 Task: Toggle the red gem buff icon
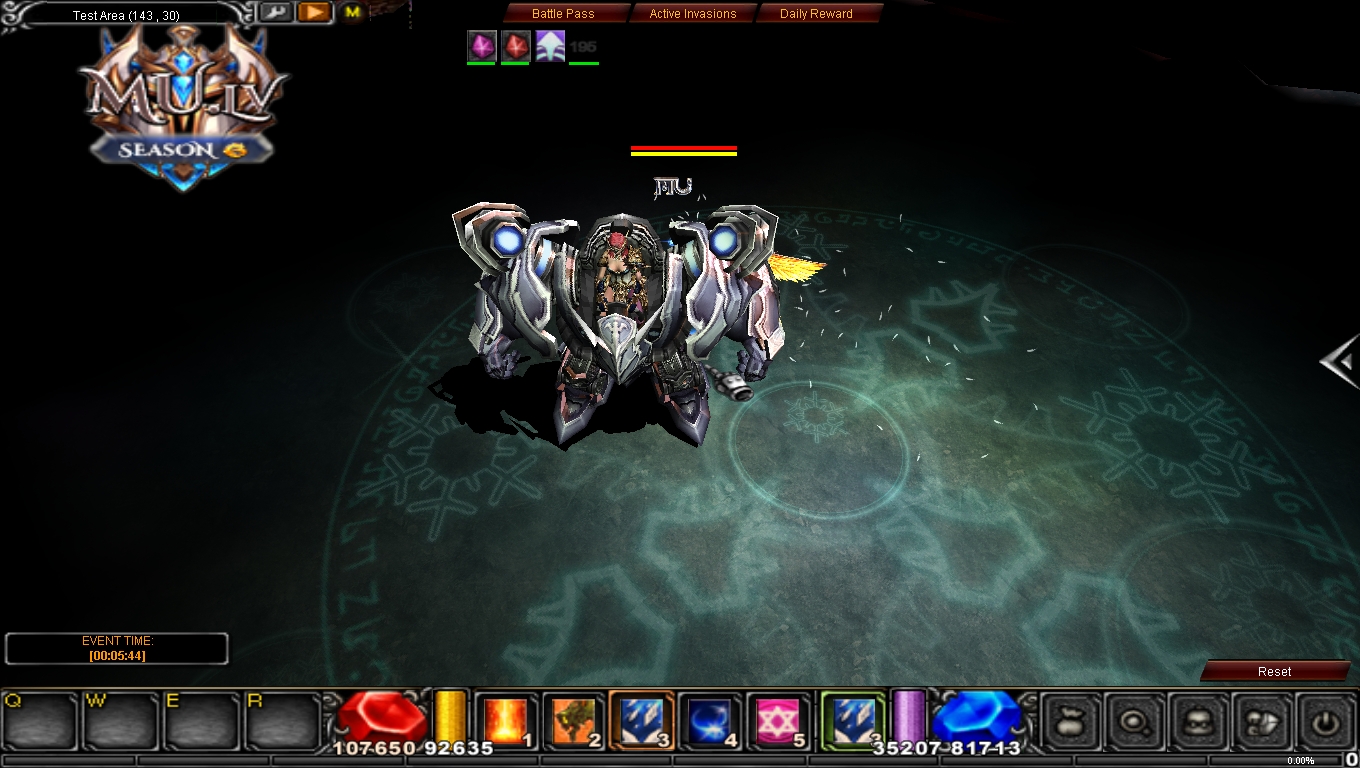coord(515,45)
